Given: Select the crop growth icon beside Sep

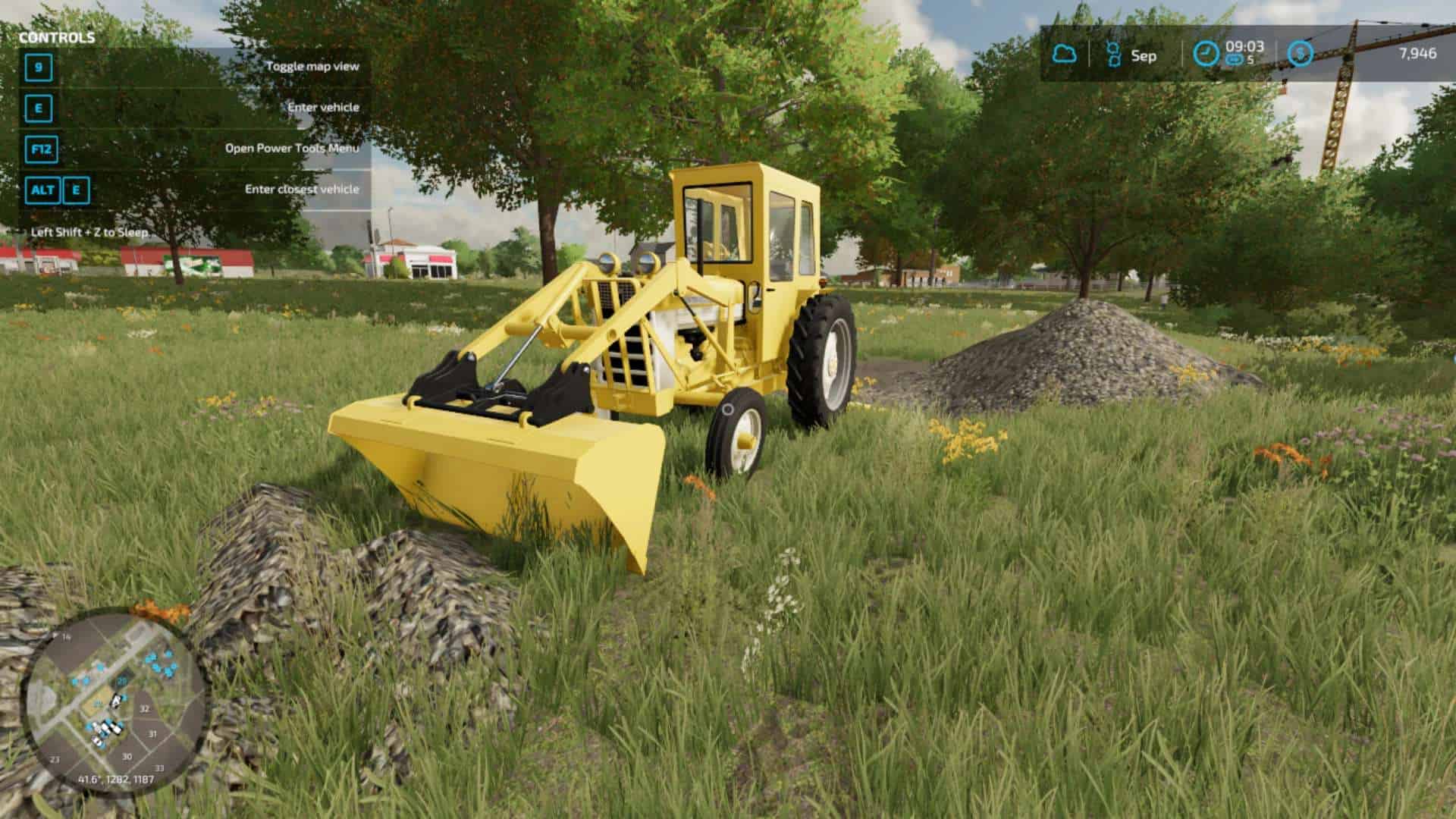Looking at the screenshot, I should pyautogui.click(x=1113, y=53).
